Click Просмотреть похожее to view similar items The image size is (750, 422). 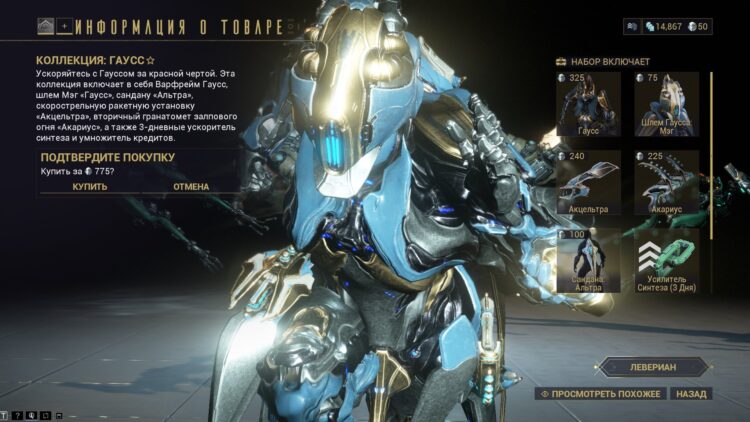point(600,394)
